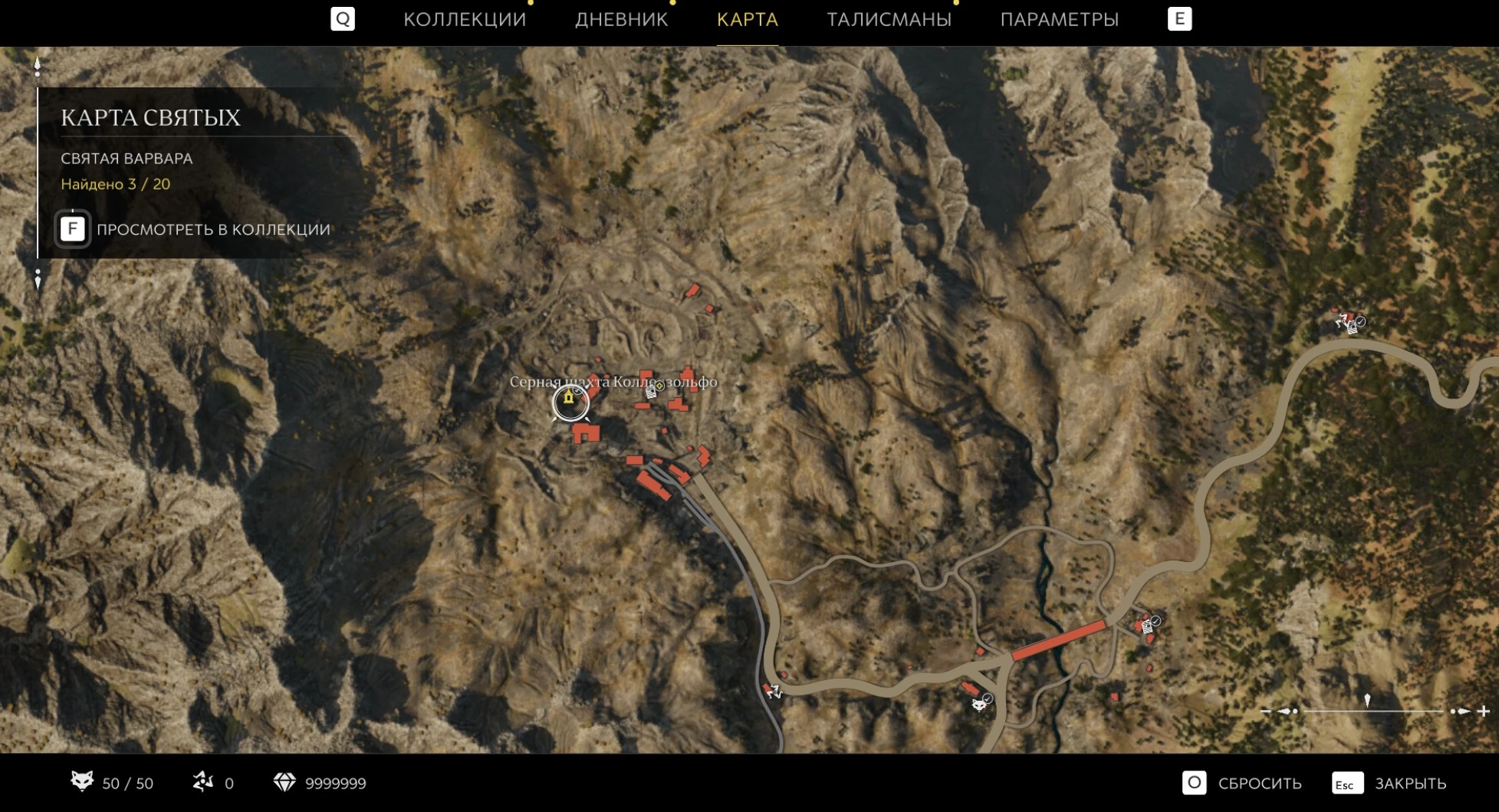
Task: Go to the Талисманы tab
Action: click(889, 20)
